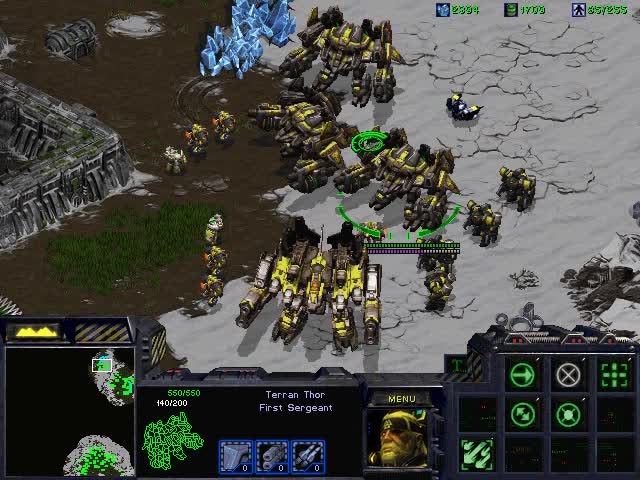Inspect the Thor missile weapon icon
Viewport: 640px width, 480px height.
point(308,455)
